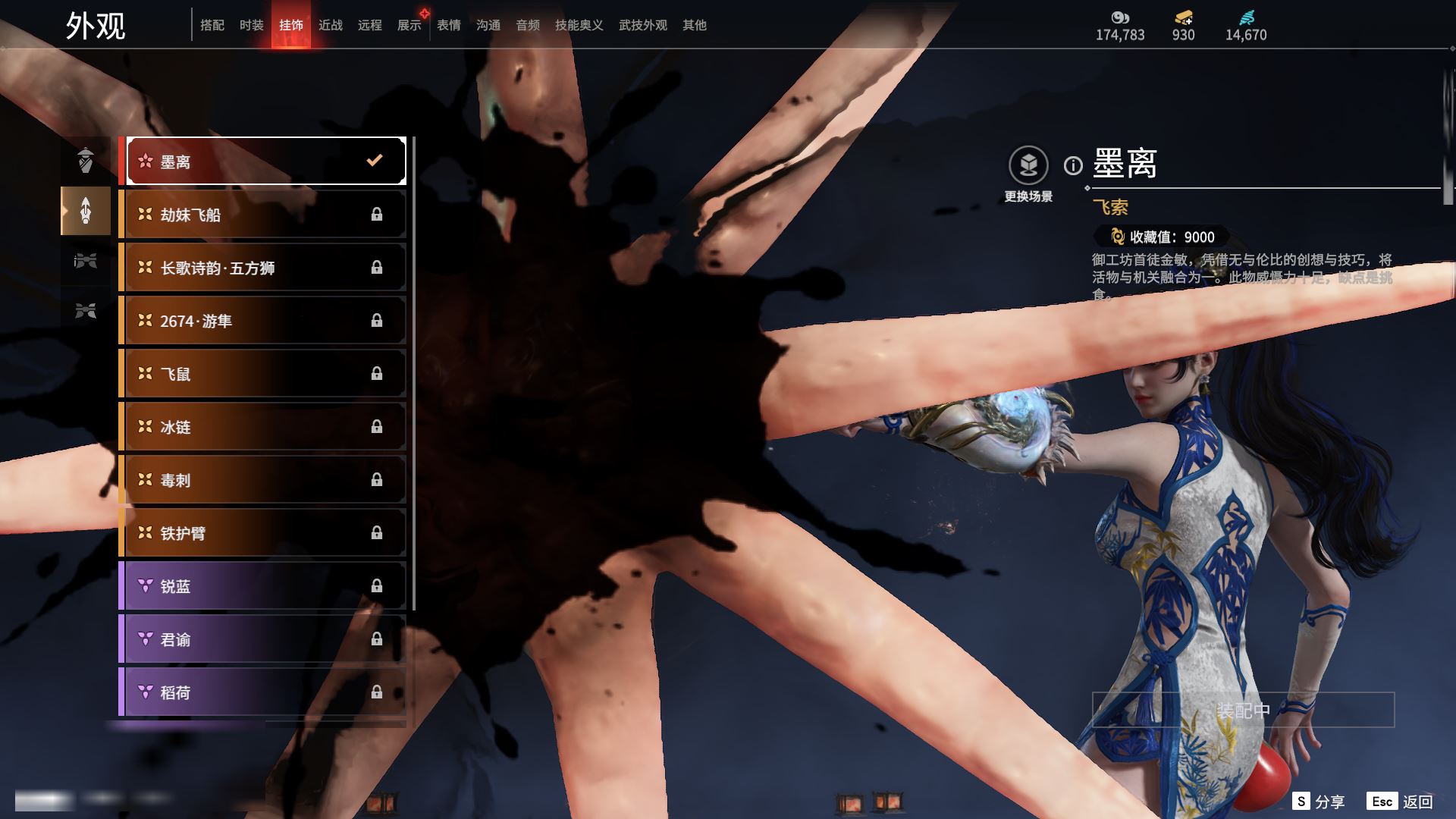Select the 近战 tab

(x=331, y=25)
